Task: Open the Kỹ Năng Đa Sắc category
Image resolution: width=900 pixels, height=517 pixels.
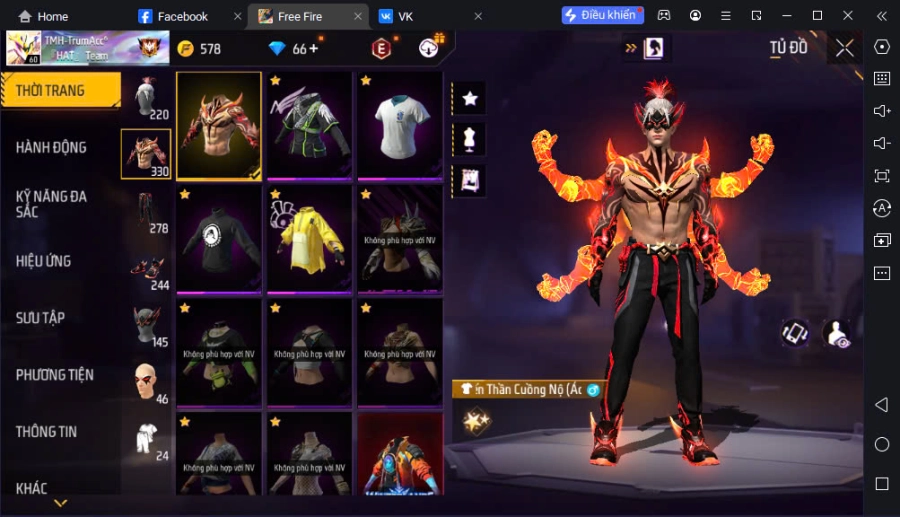Action: 52,204
